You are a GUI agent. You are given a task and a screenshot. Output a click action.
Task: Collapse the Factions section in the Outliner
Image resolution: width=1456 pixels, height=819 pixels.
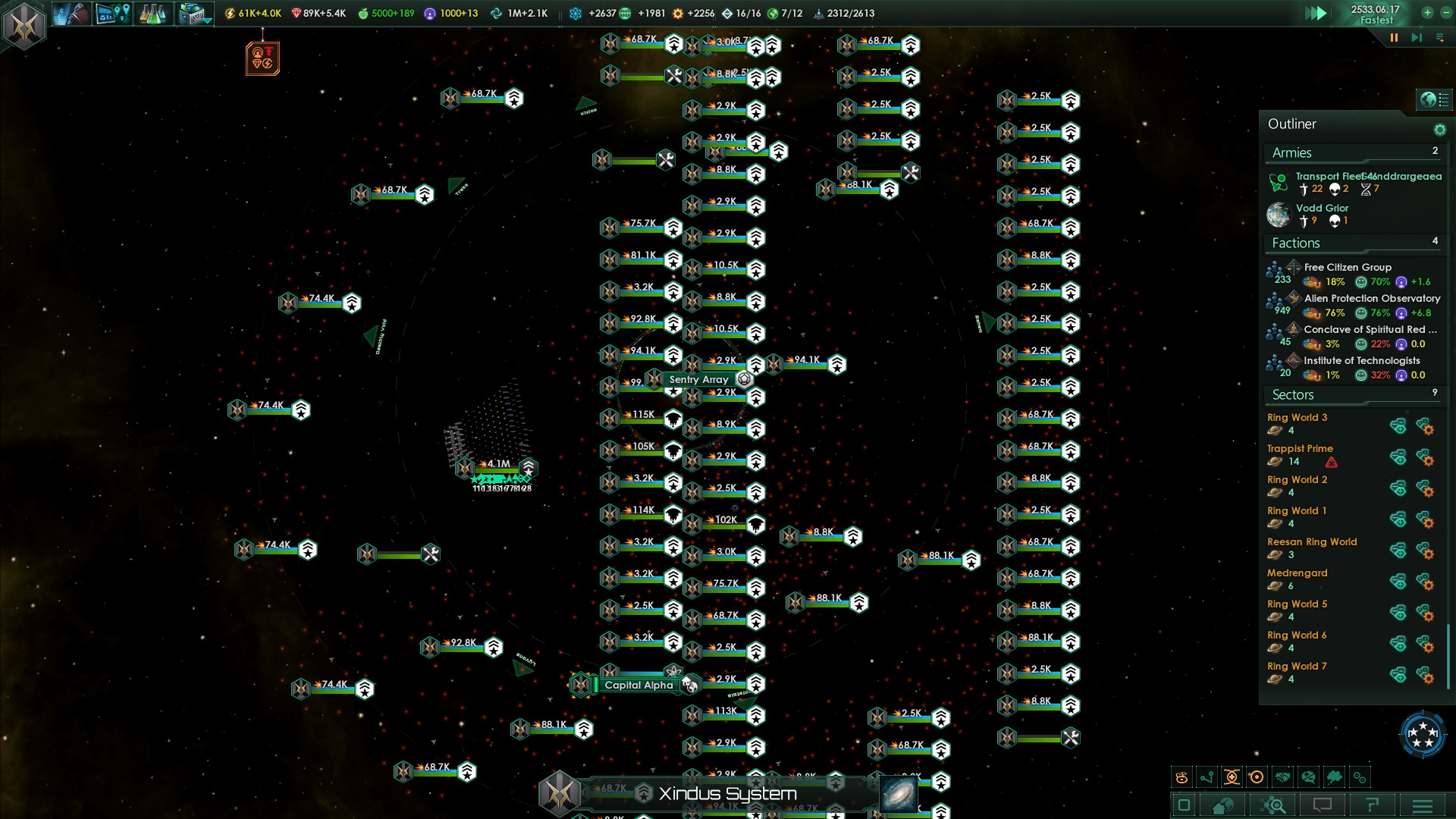coord(1295,243)
